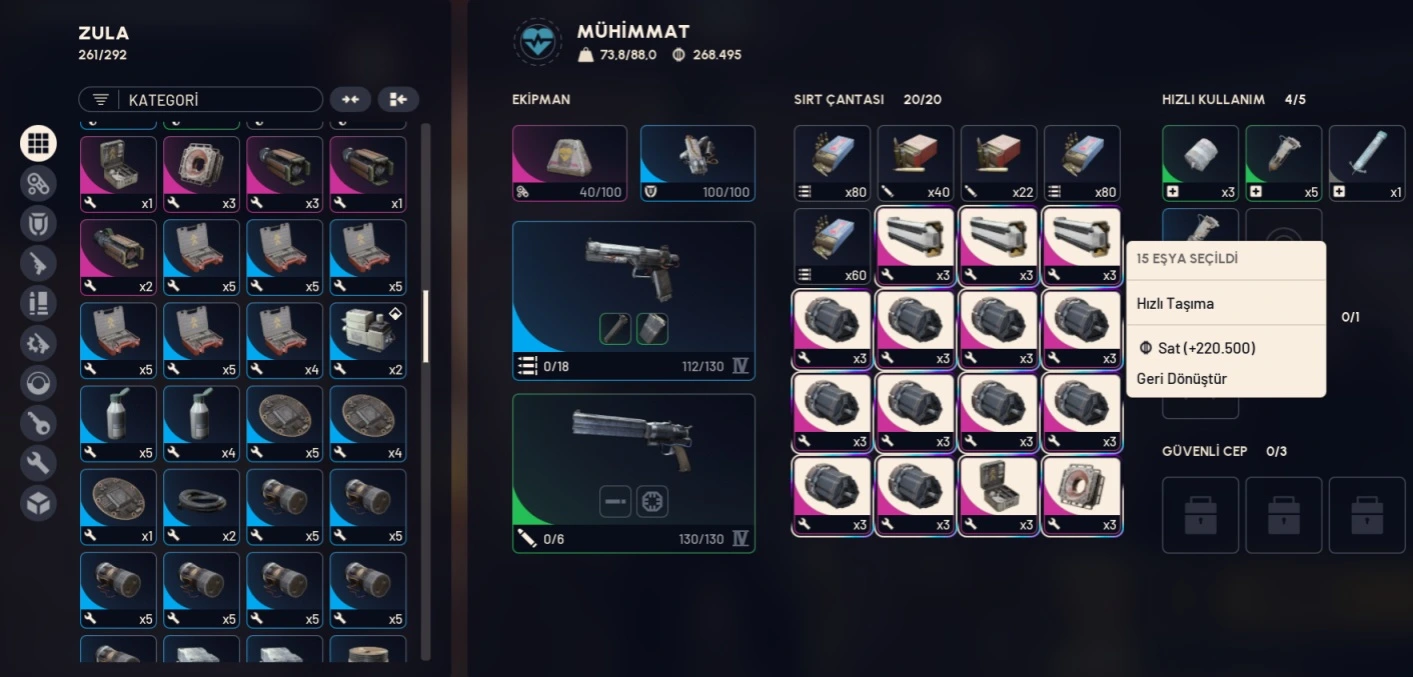Switch to the key category filter
Image resolution: width=1413 pixels, height=677 pixels.
(x=38, y=423)
